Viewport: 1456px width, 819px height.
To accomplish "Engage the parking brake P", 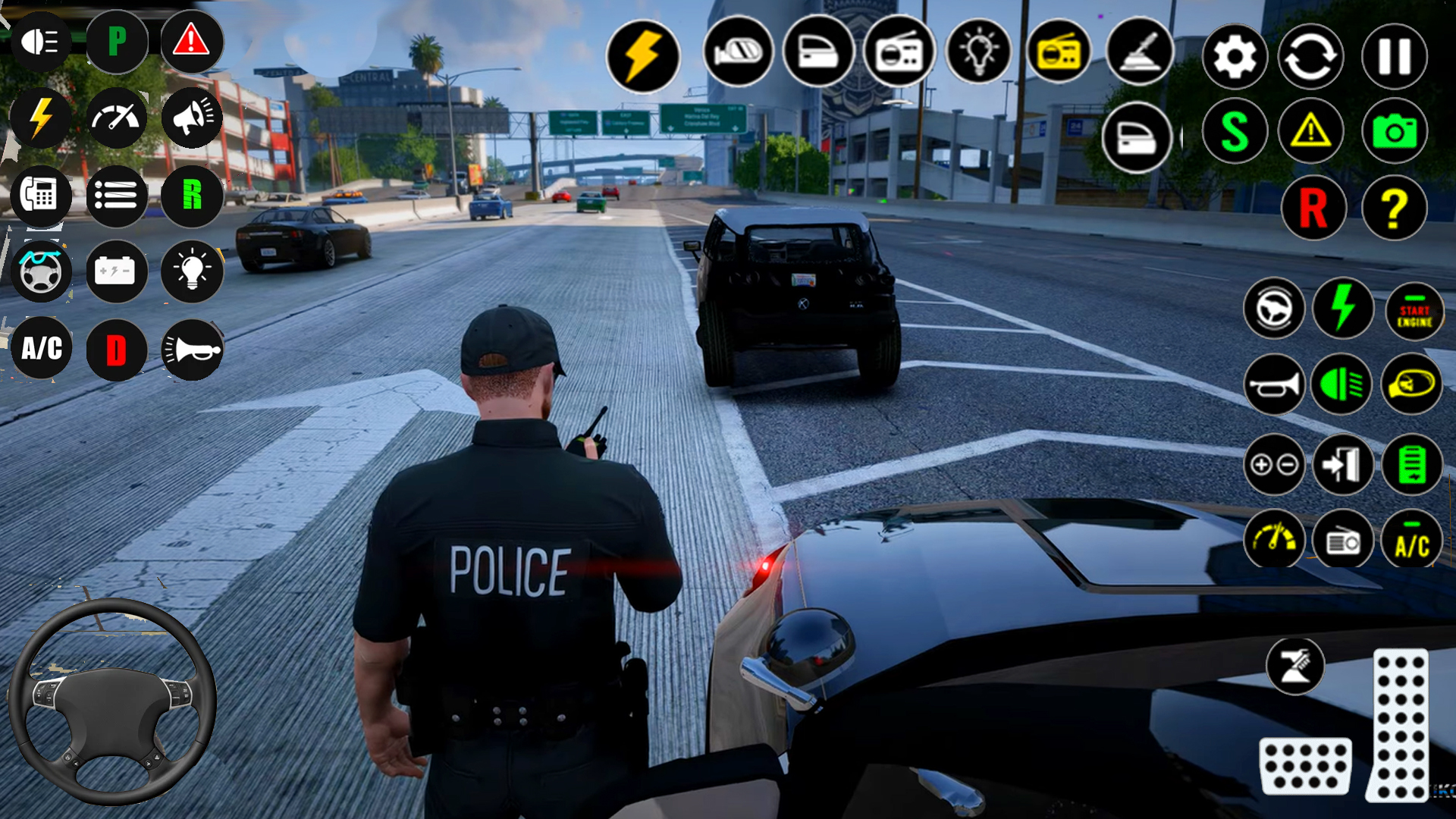I will tap(117, 42).
